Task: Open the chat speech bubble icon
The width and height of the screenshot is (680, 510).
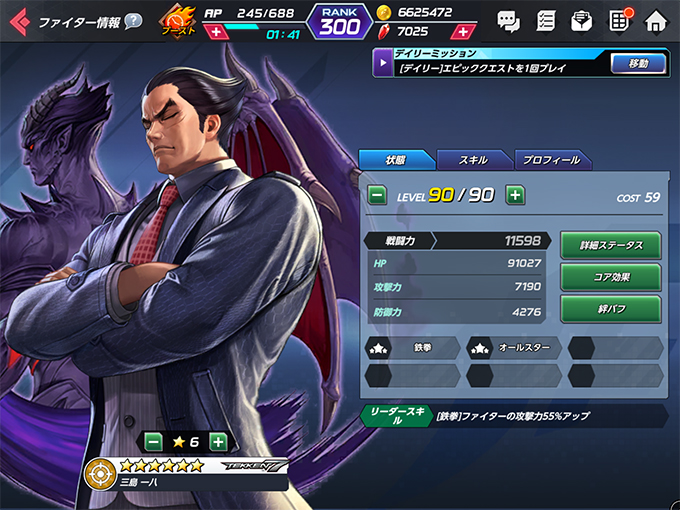Action: [509, 20]
